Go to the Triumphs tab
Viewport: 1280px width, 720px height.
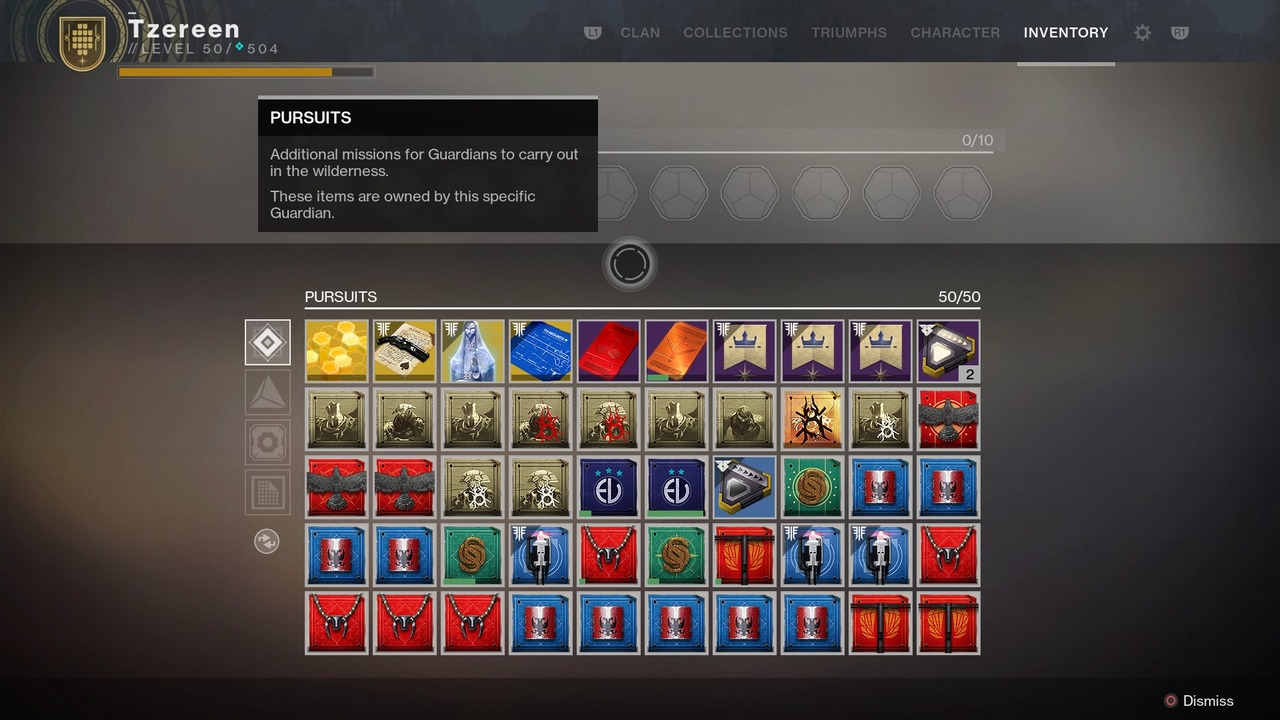pyautogui.click(x=849, y=33)
